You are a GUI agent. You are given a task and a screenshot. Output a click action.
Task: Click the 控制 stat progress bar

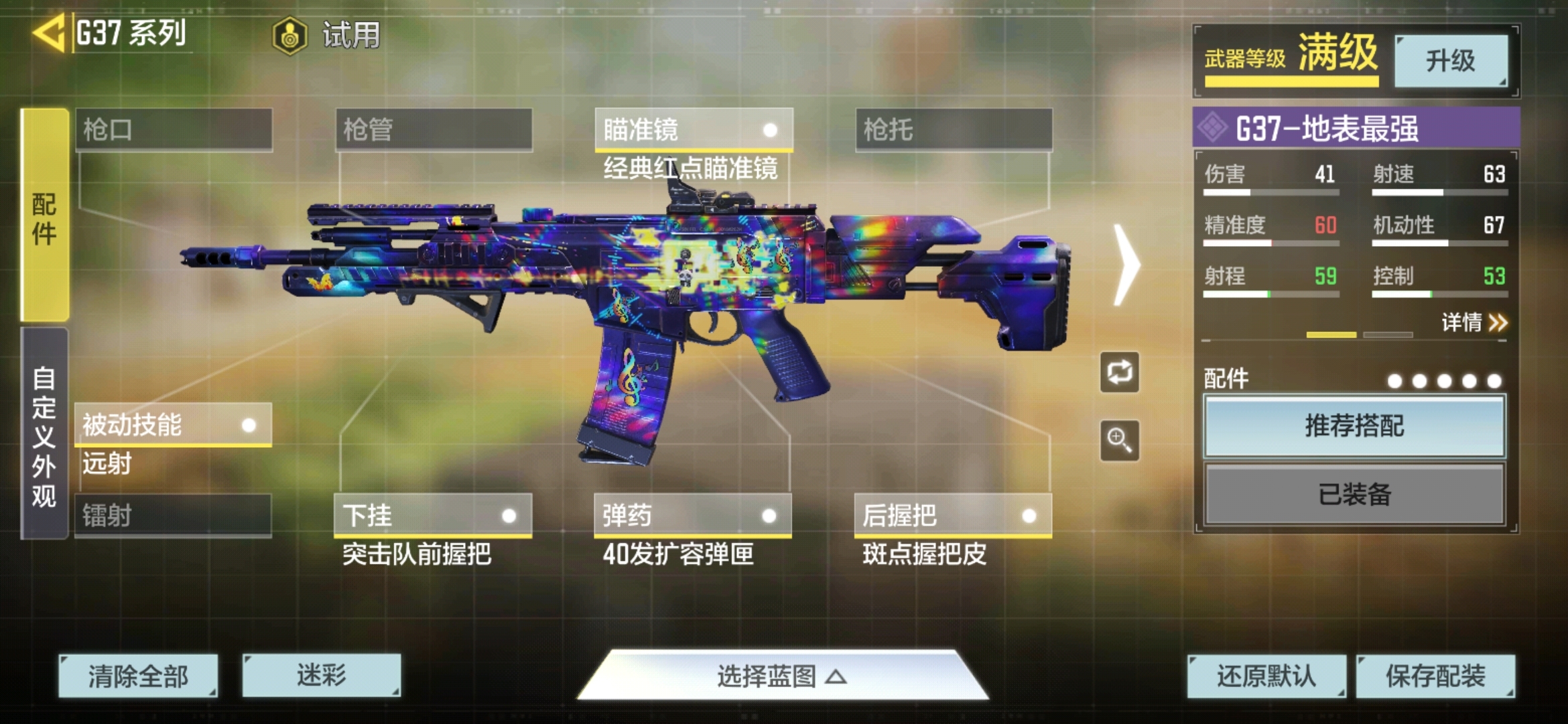point(1441,293)
